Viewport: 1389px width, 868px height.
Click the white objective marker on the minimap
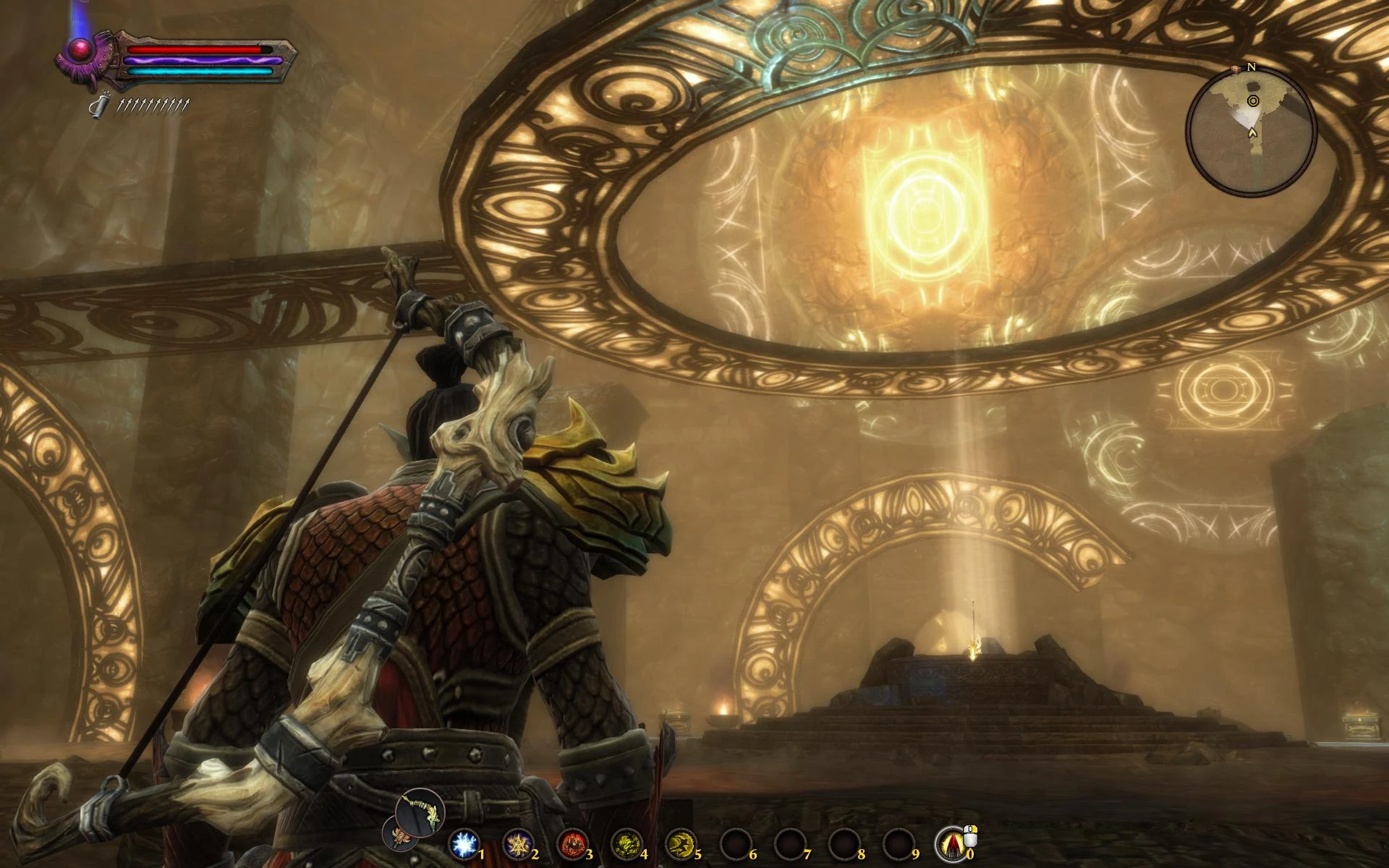(x=1253, y=101)
